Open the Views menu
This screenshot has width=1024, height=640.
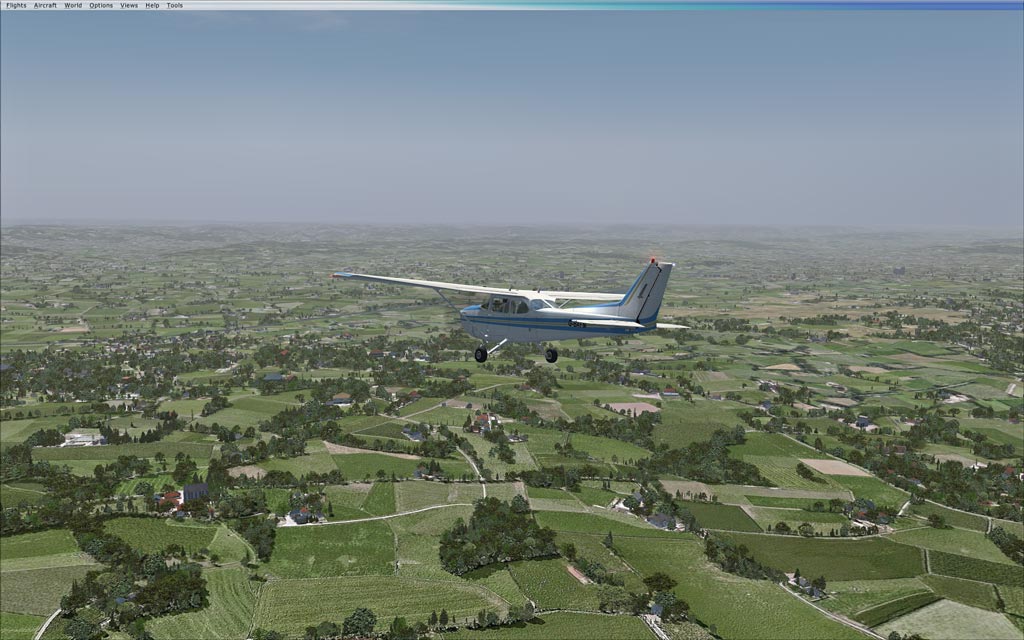point(129,5)
